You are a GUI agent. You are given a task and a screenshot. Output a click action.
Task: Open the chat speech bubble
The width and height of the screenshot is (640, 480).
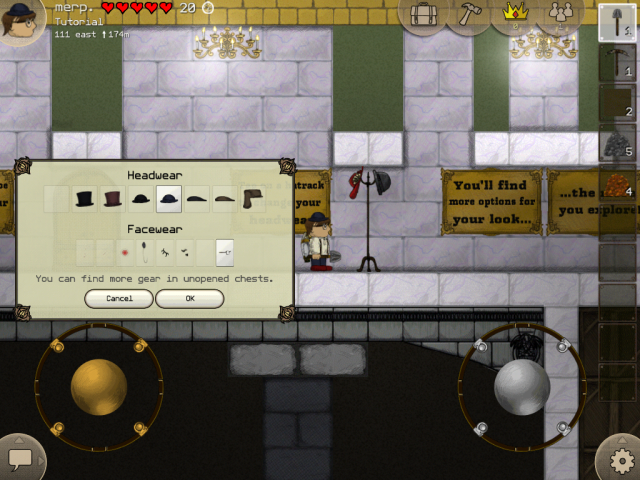click(x=19, y=458)
